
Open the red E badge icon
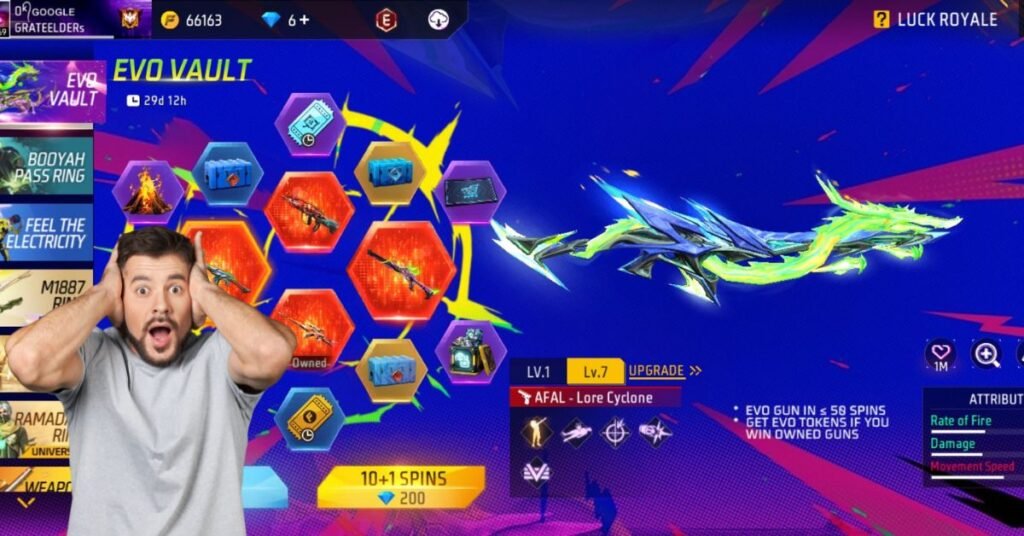(386, 19)
